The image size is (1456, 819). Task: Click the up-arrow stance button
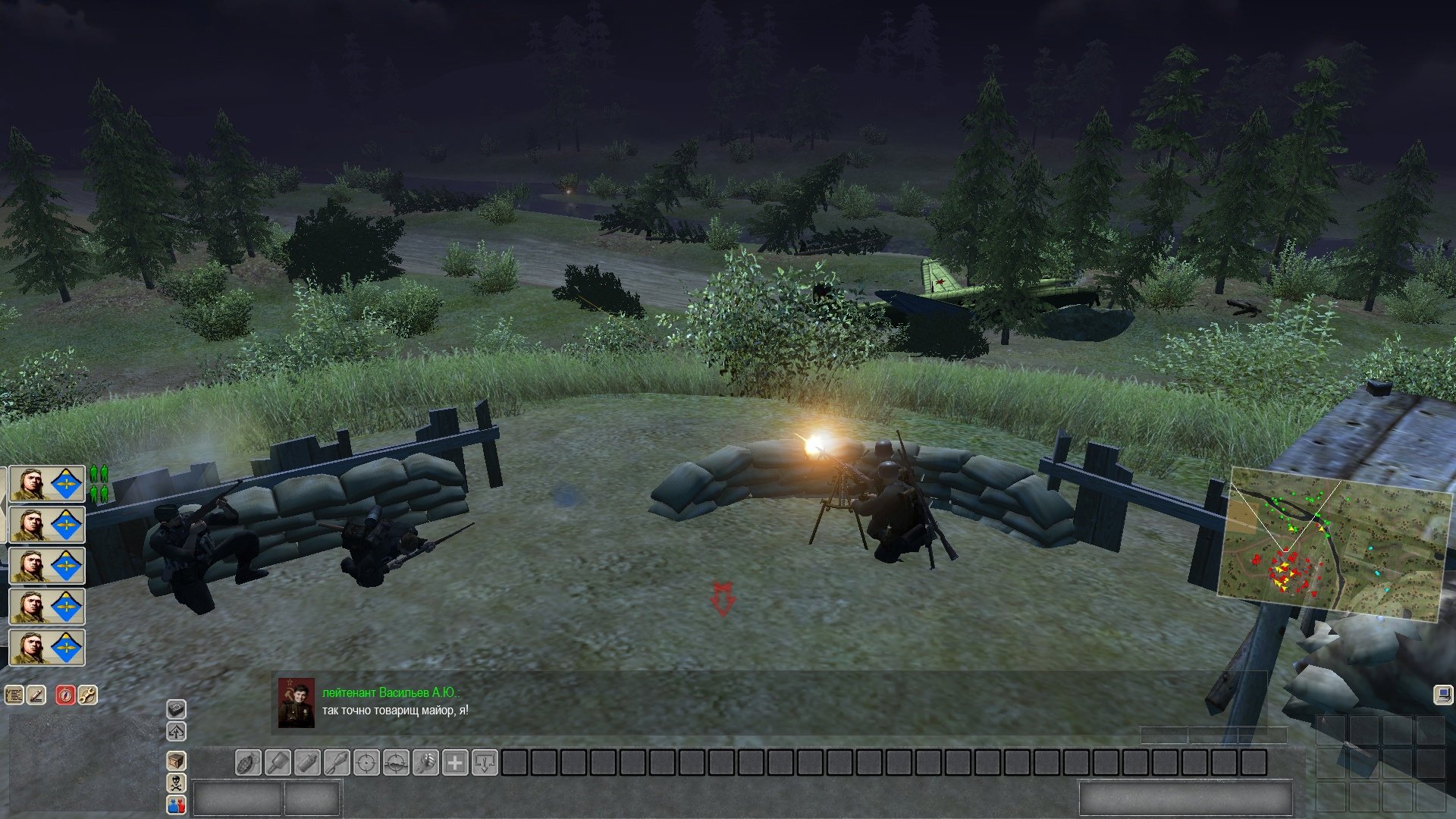click(176, 732)
